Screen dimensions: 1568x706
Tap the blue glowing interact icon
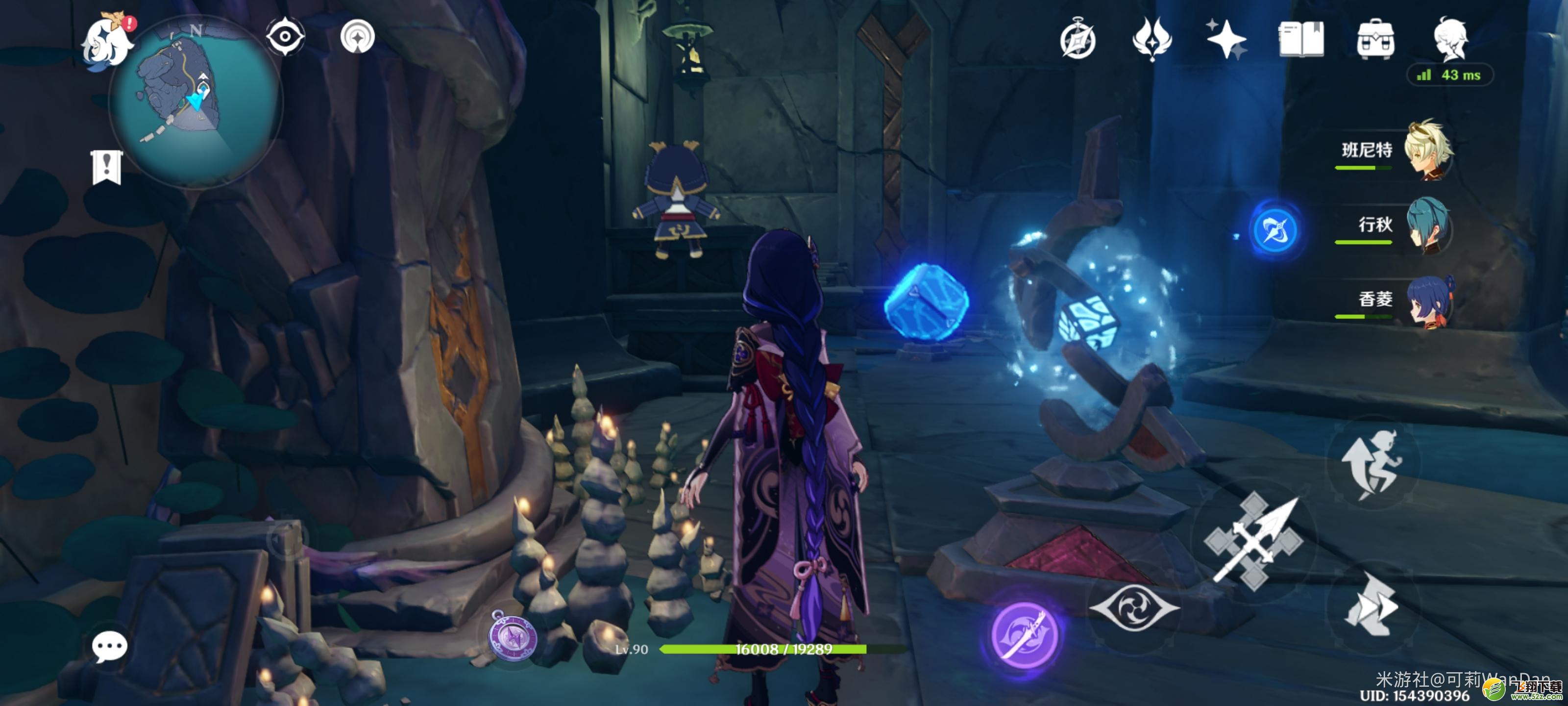(1274, 230)
